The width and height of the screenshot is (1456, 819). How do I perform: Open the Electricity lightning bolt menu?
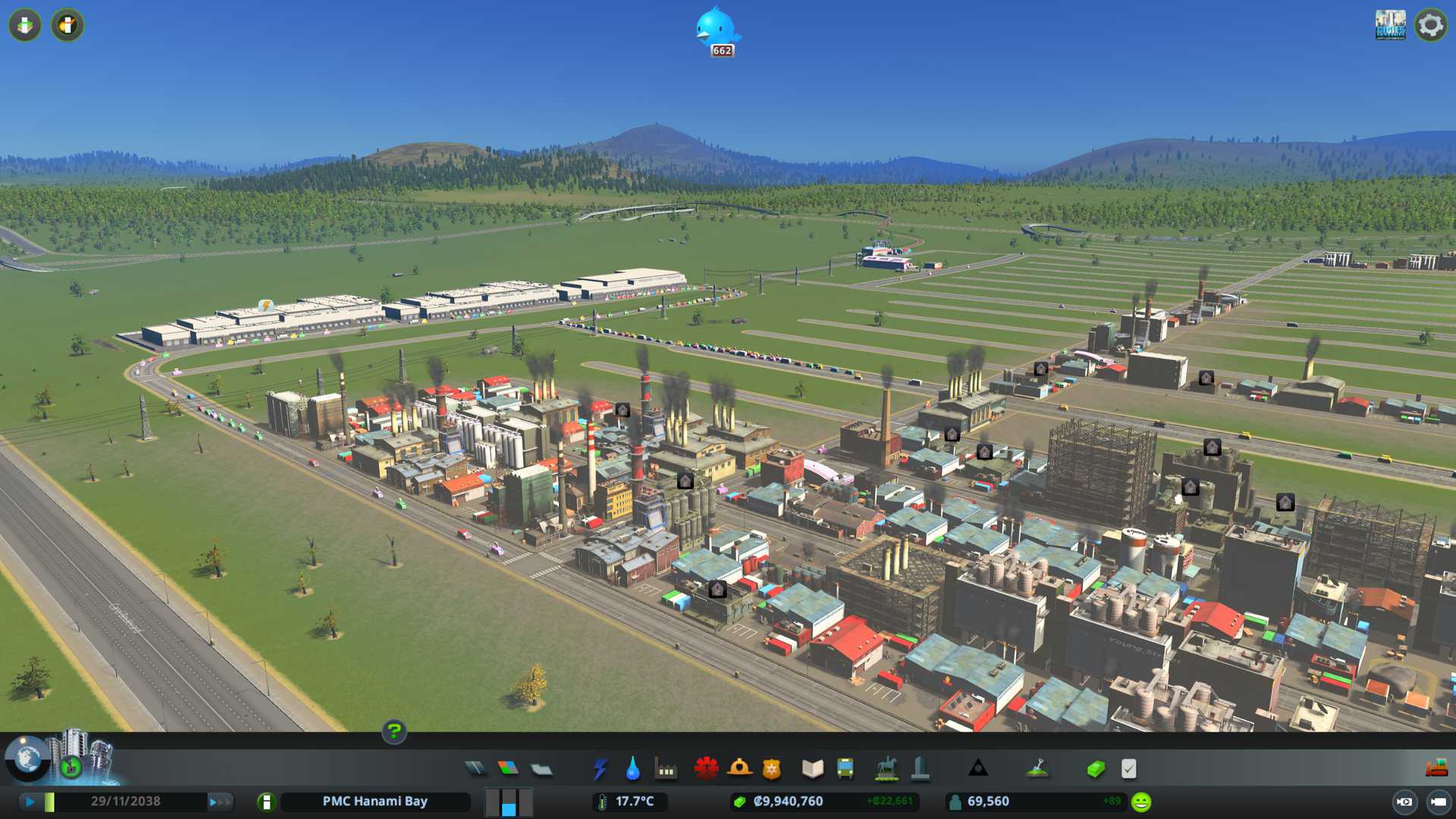[600, 769]
